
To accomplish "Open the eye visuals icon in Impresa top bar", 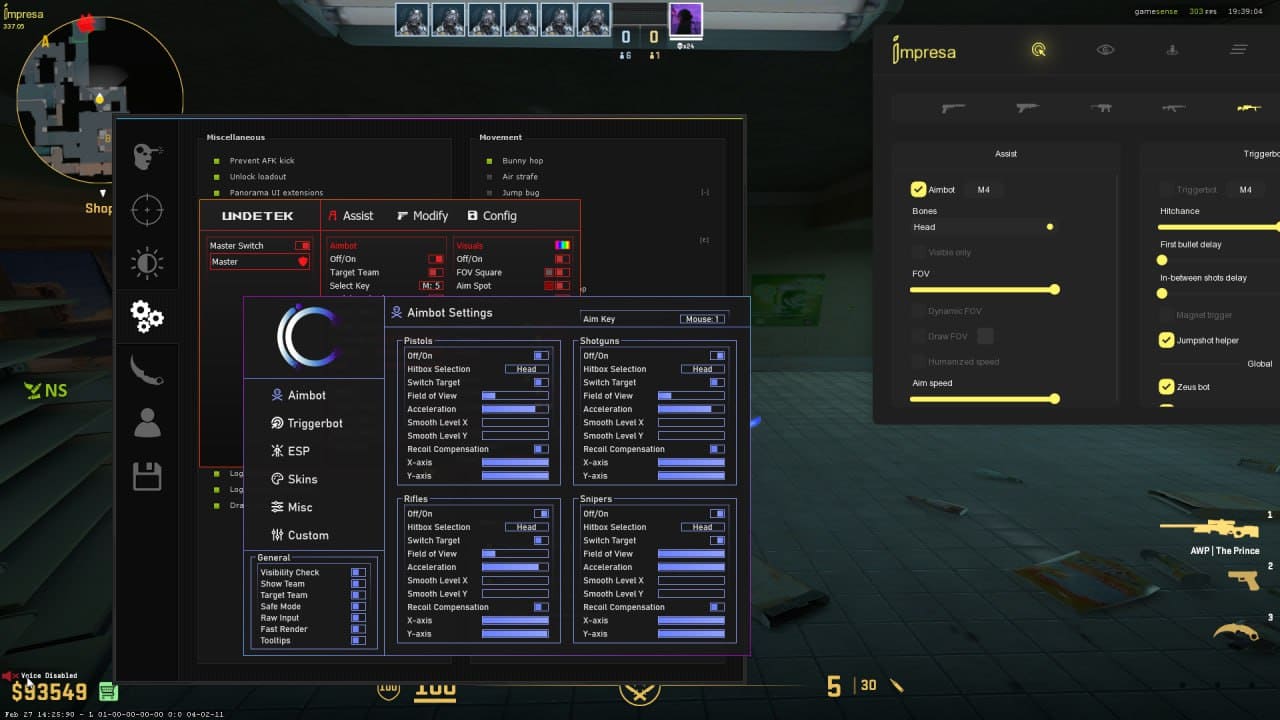I will tap(1105, 48).
